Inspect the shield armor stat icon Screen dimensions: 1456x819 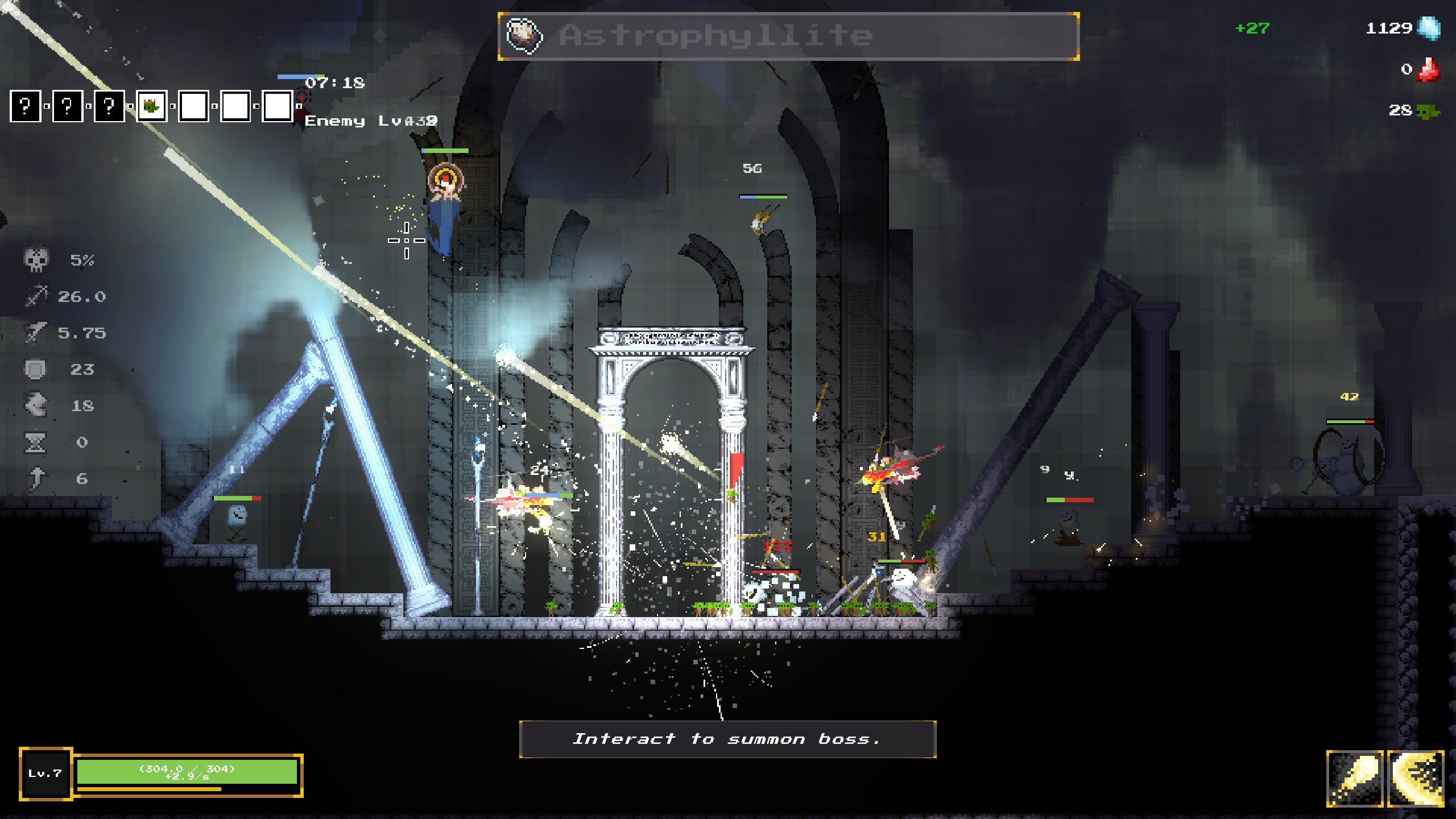click(35, 369)
